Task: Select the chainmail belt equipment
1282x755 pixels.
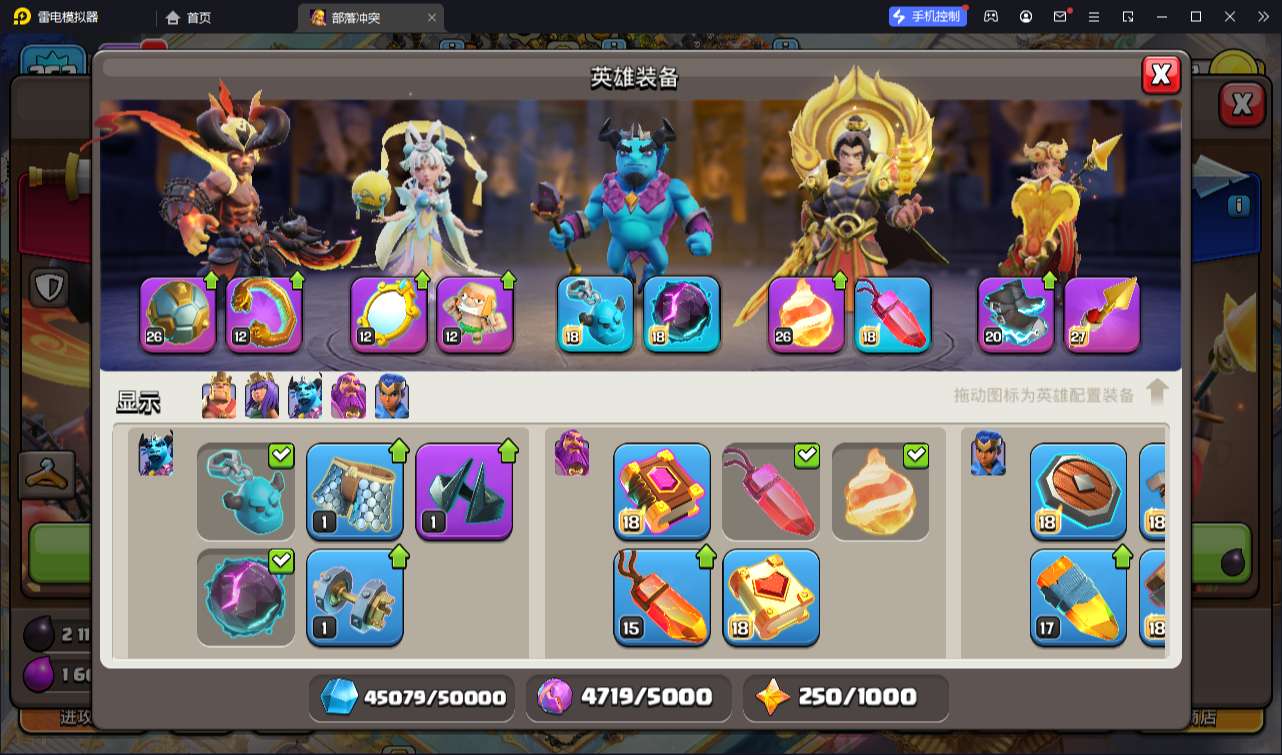Action: 354,491
